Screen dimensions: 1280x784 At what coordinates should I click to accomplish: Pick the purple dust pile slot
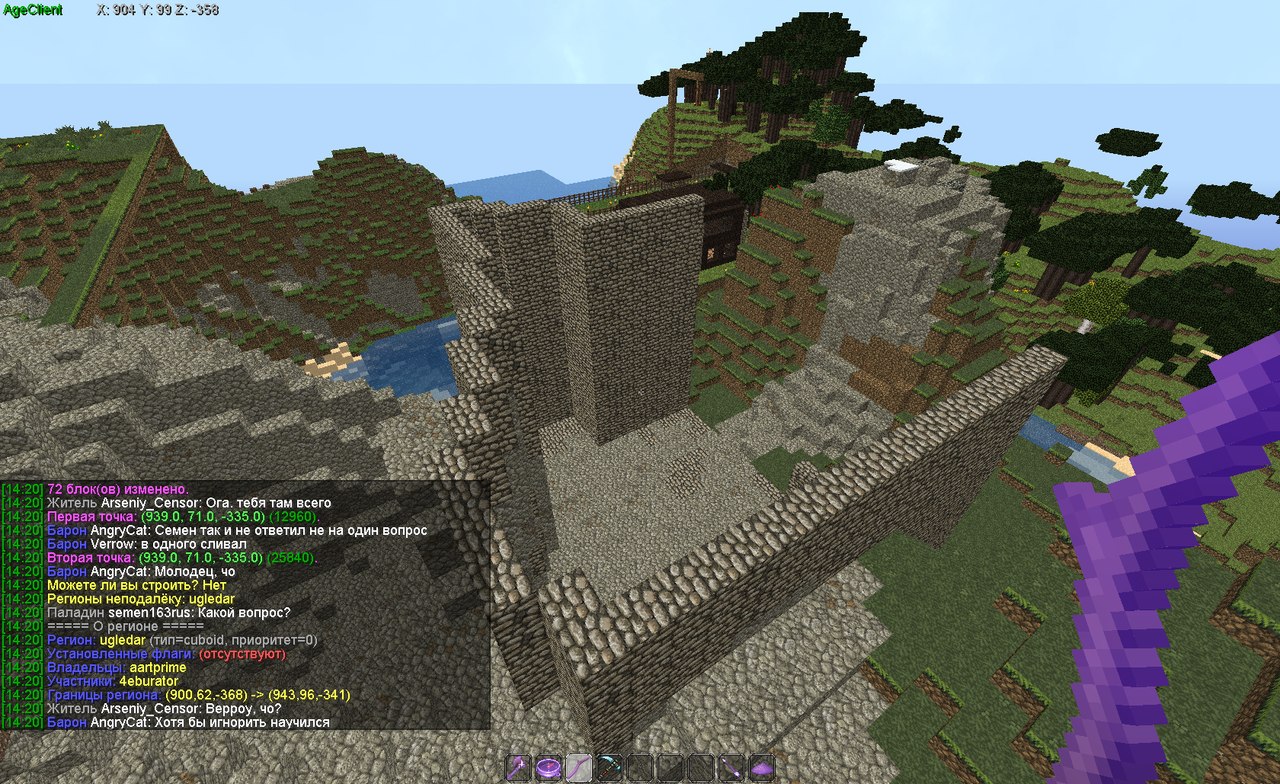[762, 767]
